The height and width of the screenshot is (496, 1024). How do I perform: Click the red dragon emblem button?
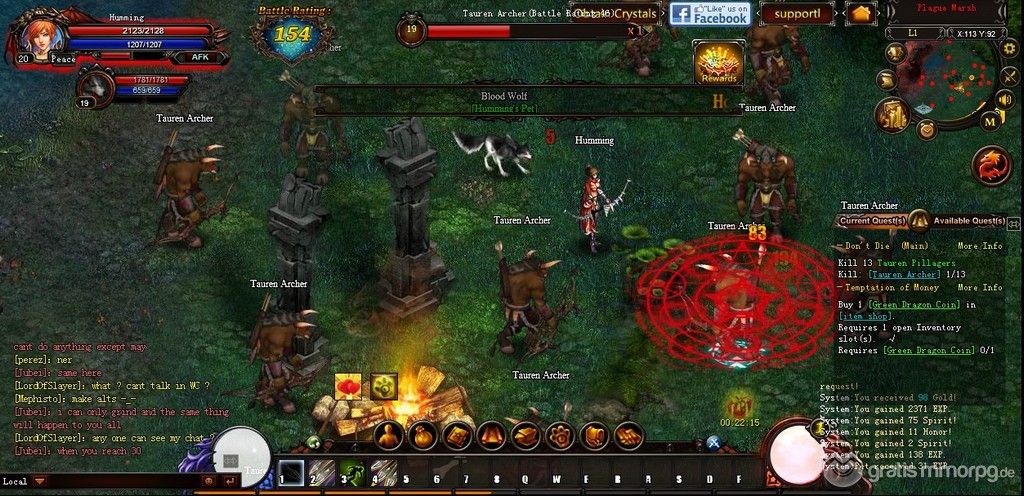tap(992, 165)
